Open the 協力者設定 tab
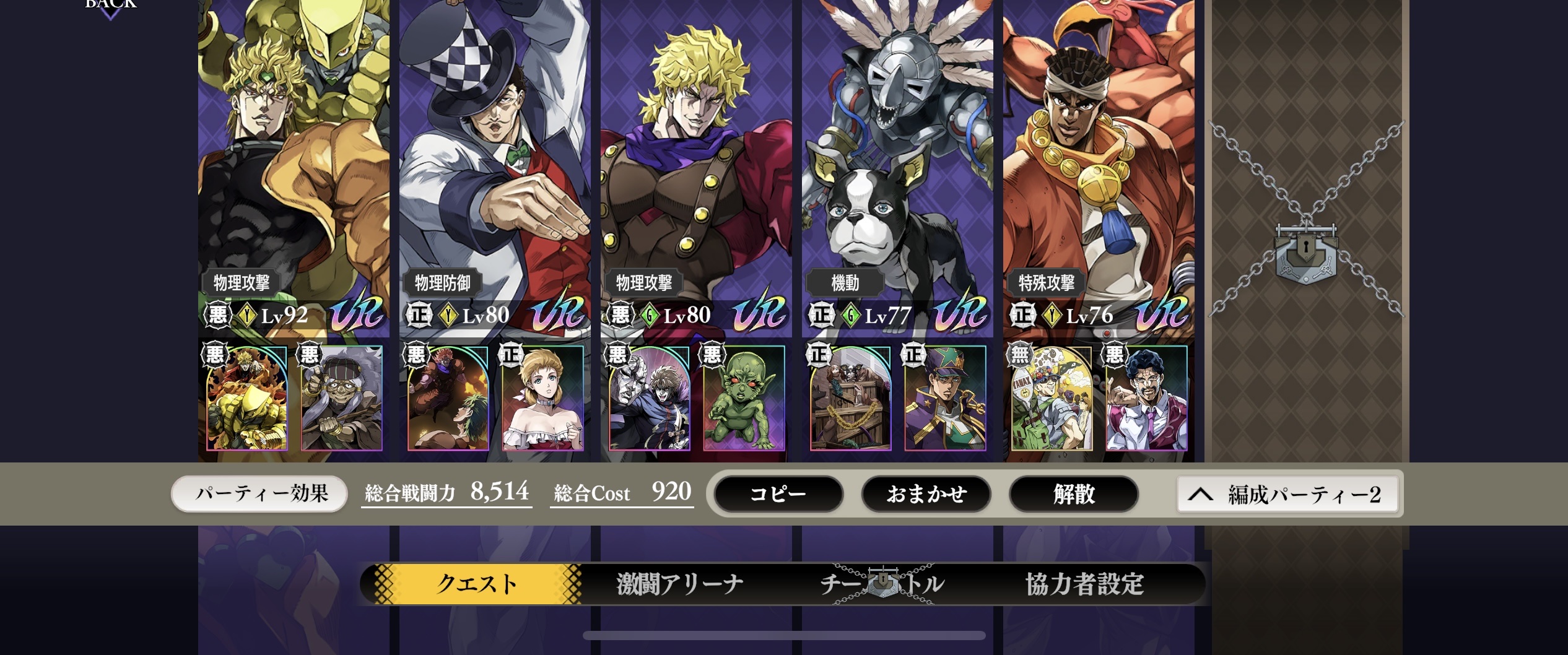Screen dimensions: 1568x655 point(1084,584)
